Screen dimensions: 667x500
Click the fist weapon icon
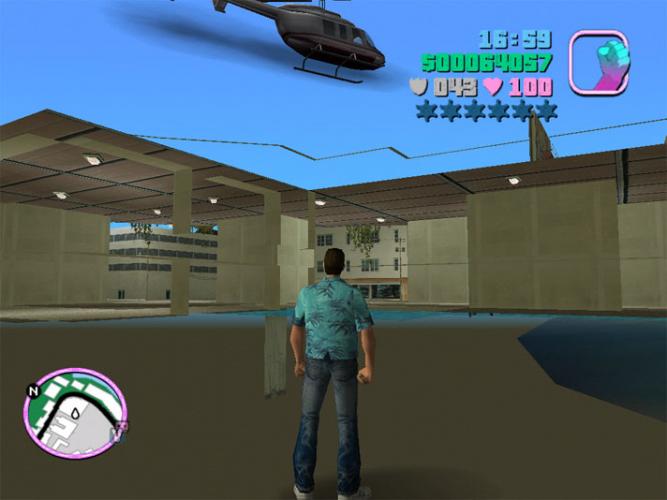tap(599, 61)
